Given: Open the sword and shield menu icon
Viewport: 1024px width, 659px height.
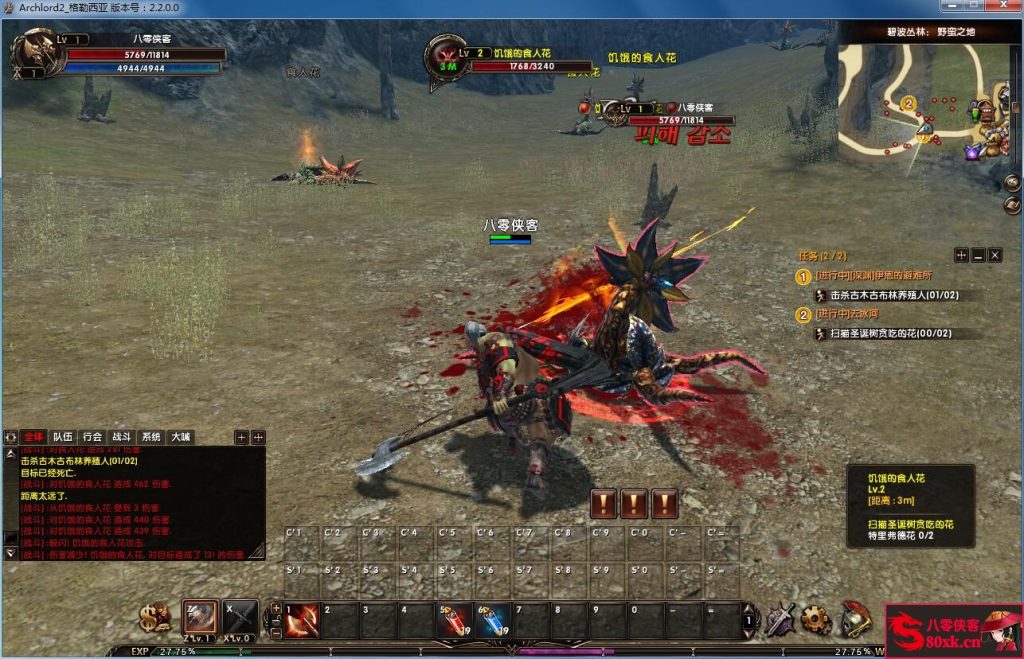Looking at the screenshot, I should [779, 619].
